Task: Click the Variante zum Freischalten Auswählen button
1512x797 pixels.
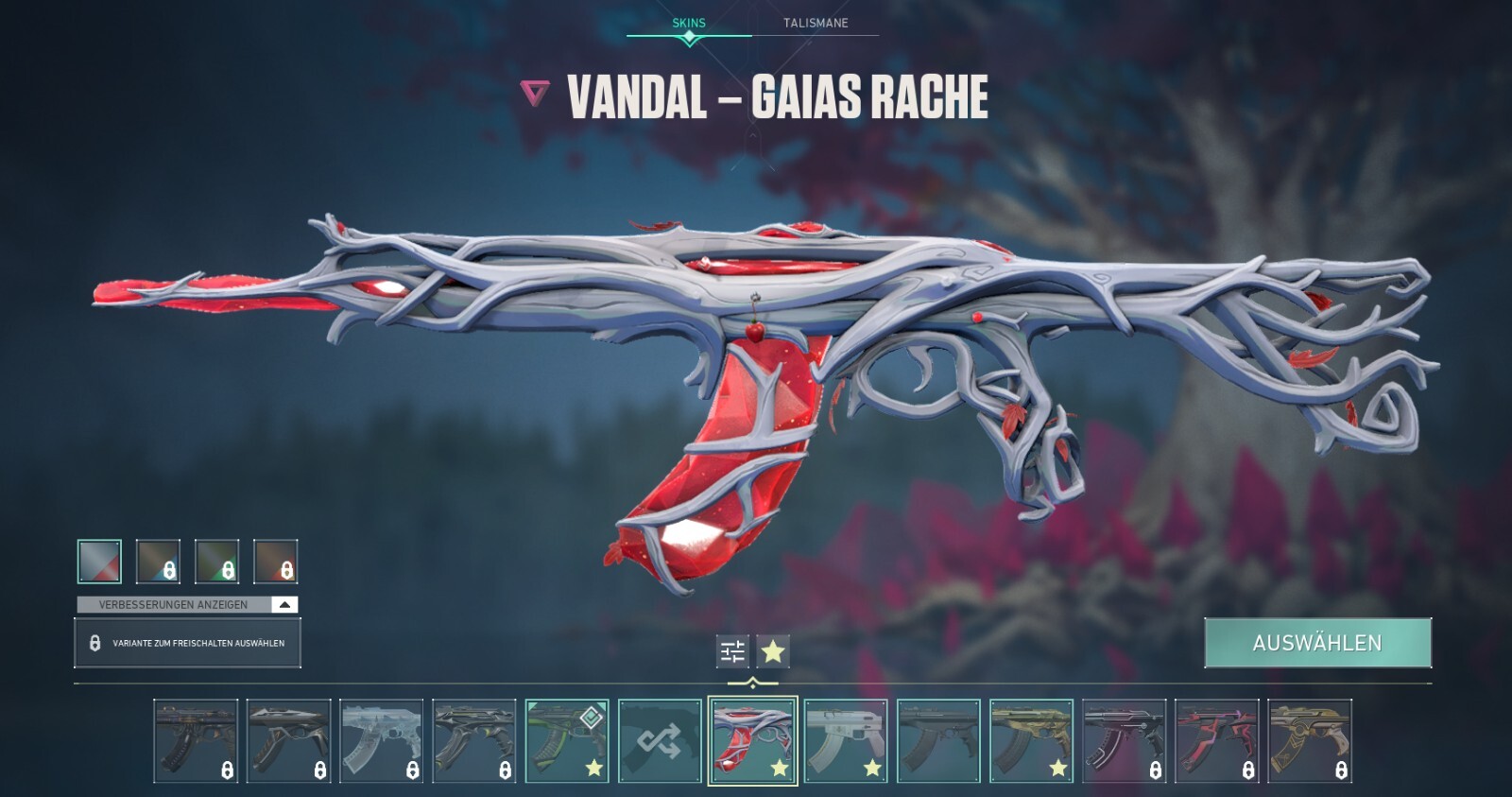Action: (x=187, y=643)
